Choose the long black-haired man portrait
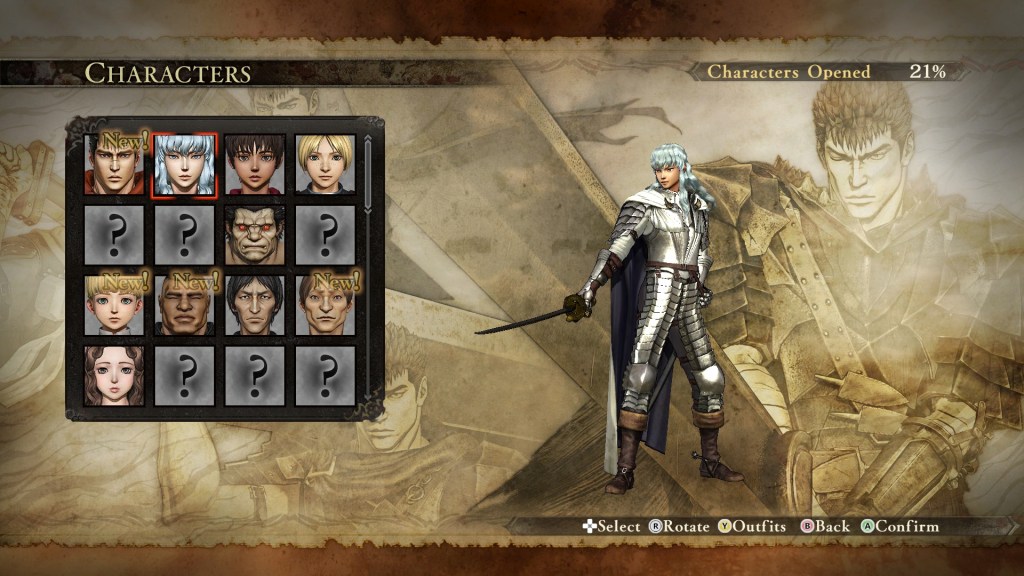 tap(254, 305)
